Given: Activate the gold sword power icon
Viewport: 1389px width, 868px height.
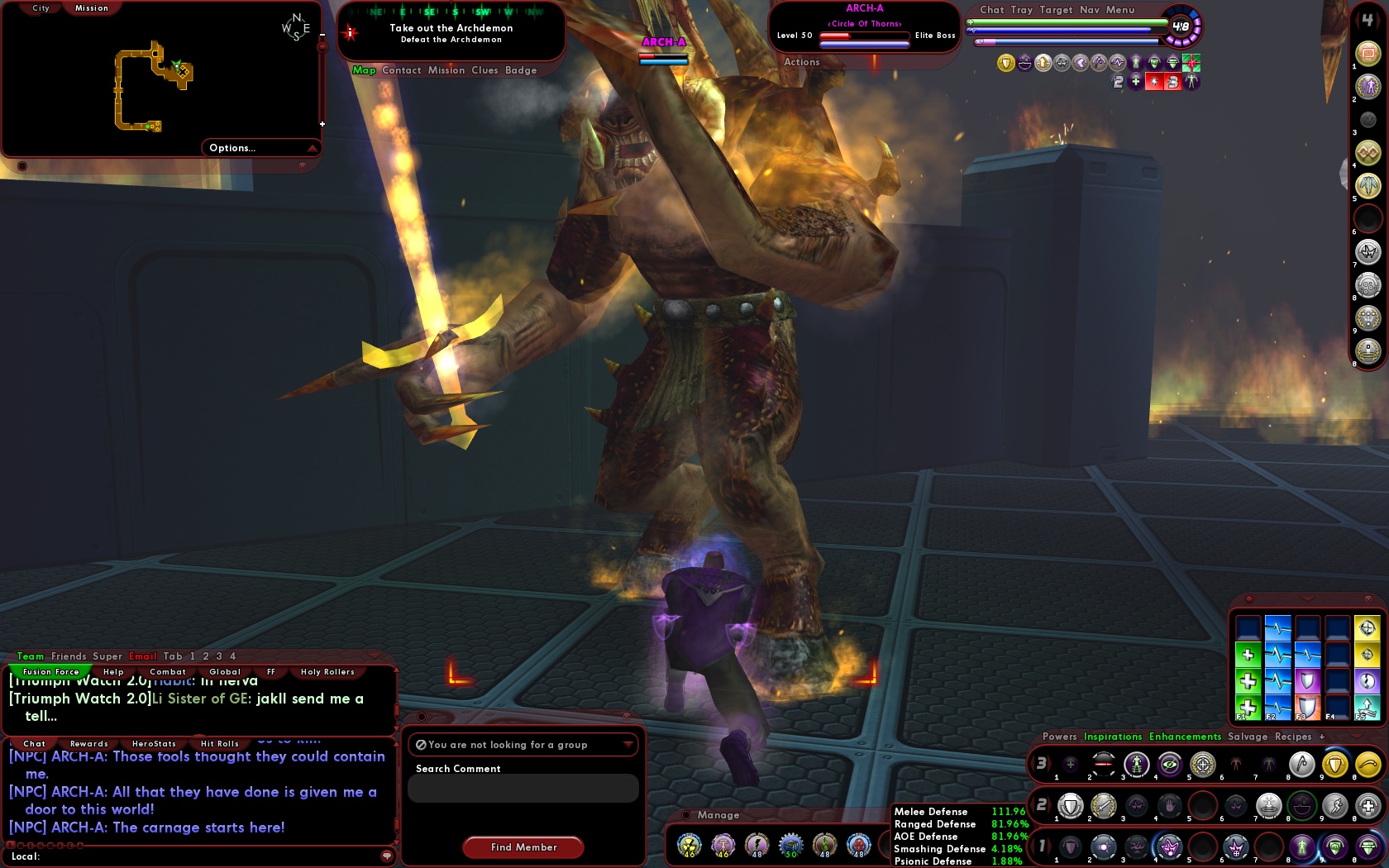Looking at the screenshot, I should [1105, 807].
